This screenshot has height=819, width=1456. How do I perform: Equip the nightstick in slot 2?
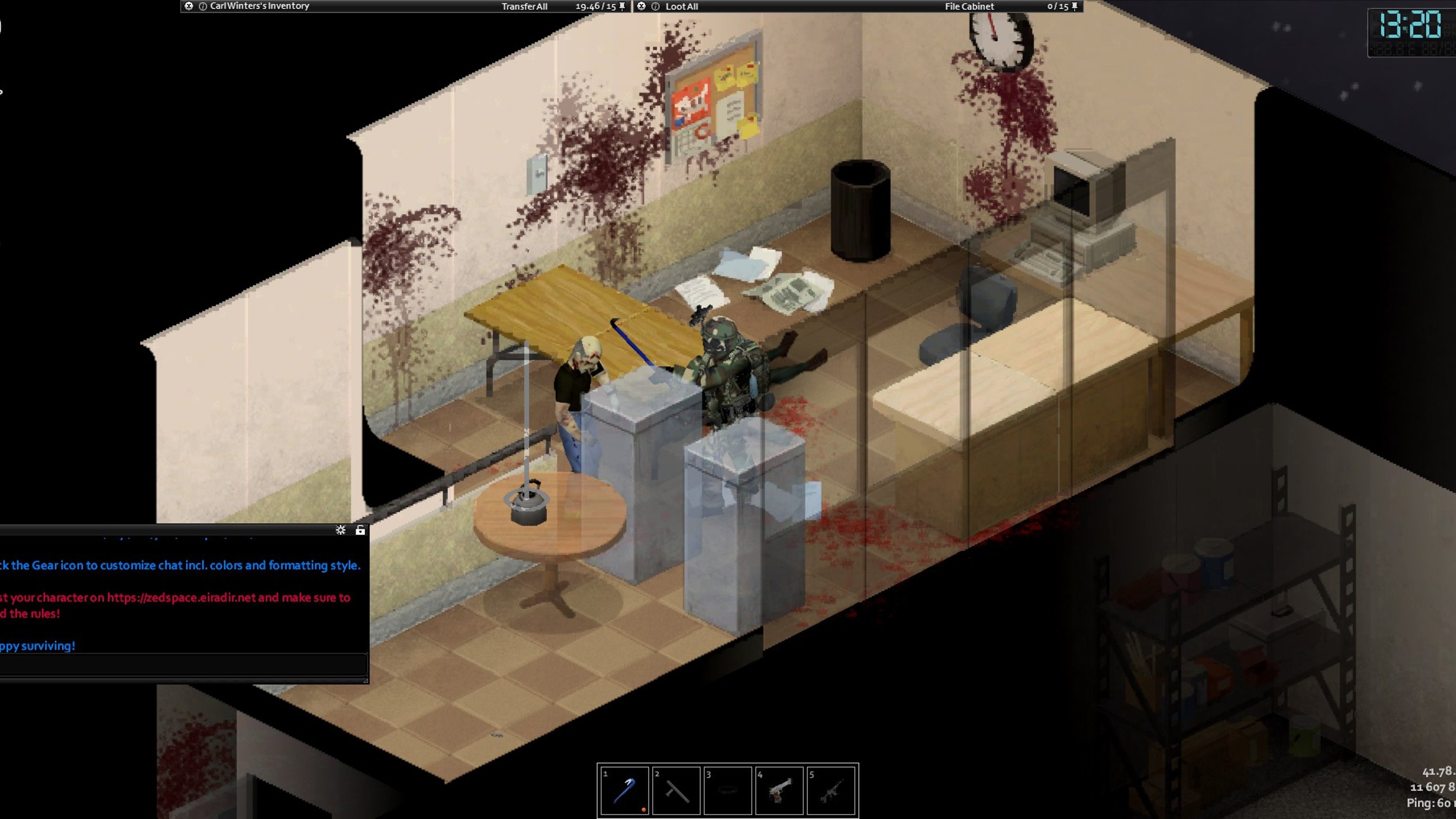coord(676,790)
